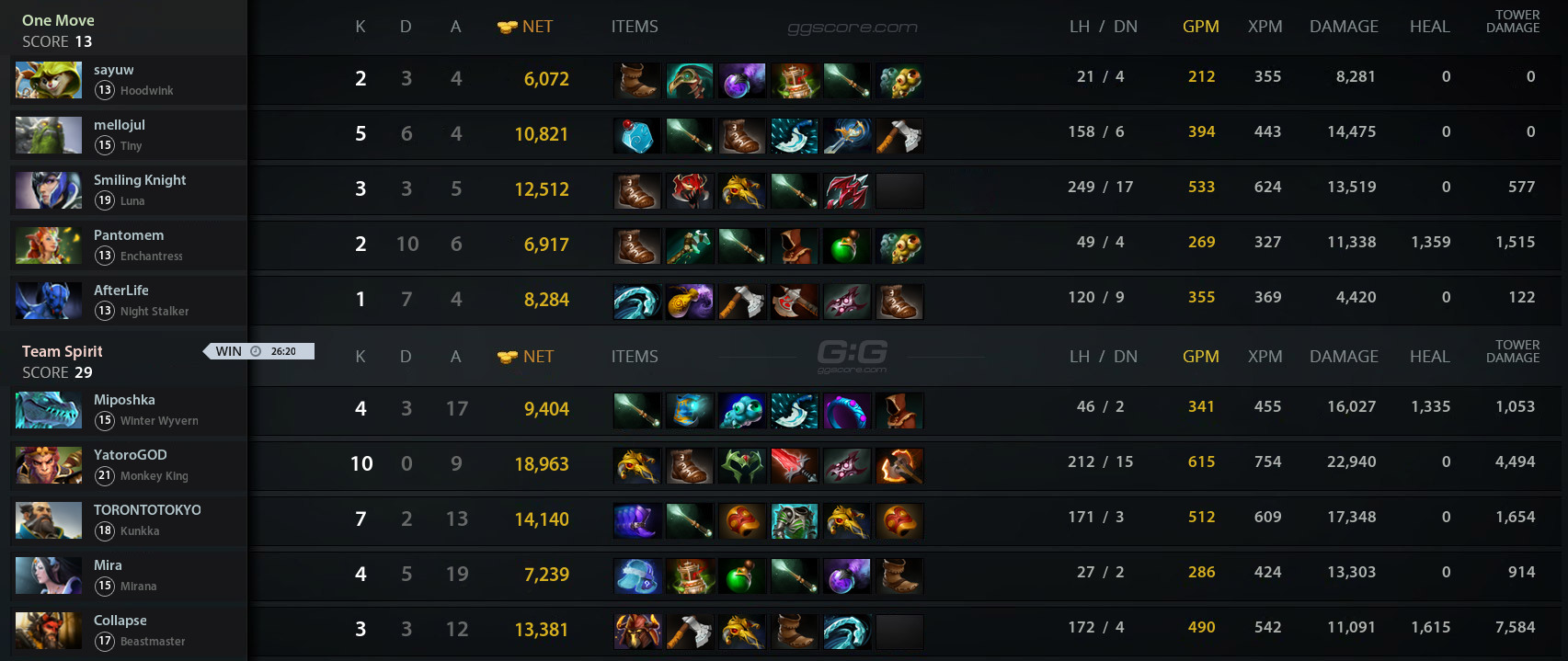The image size is (1568, 661).
Task: Click Kunkka's green-glowing Blade Mail armor
Action: point(794,521)
